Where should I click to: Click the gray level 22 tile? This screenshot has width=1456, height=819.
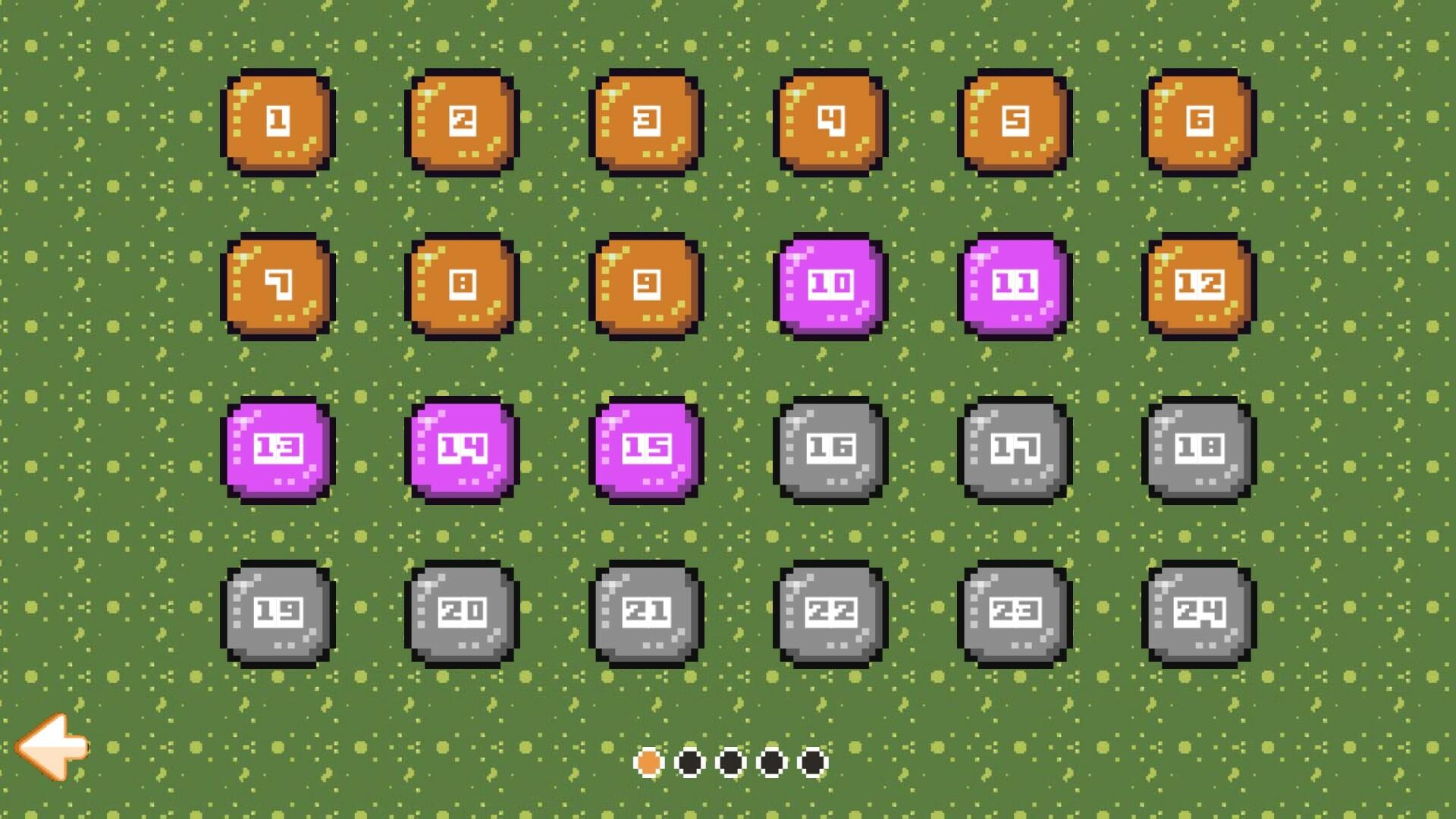(830, 612)
